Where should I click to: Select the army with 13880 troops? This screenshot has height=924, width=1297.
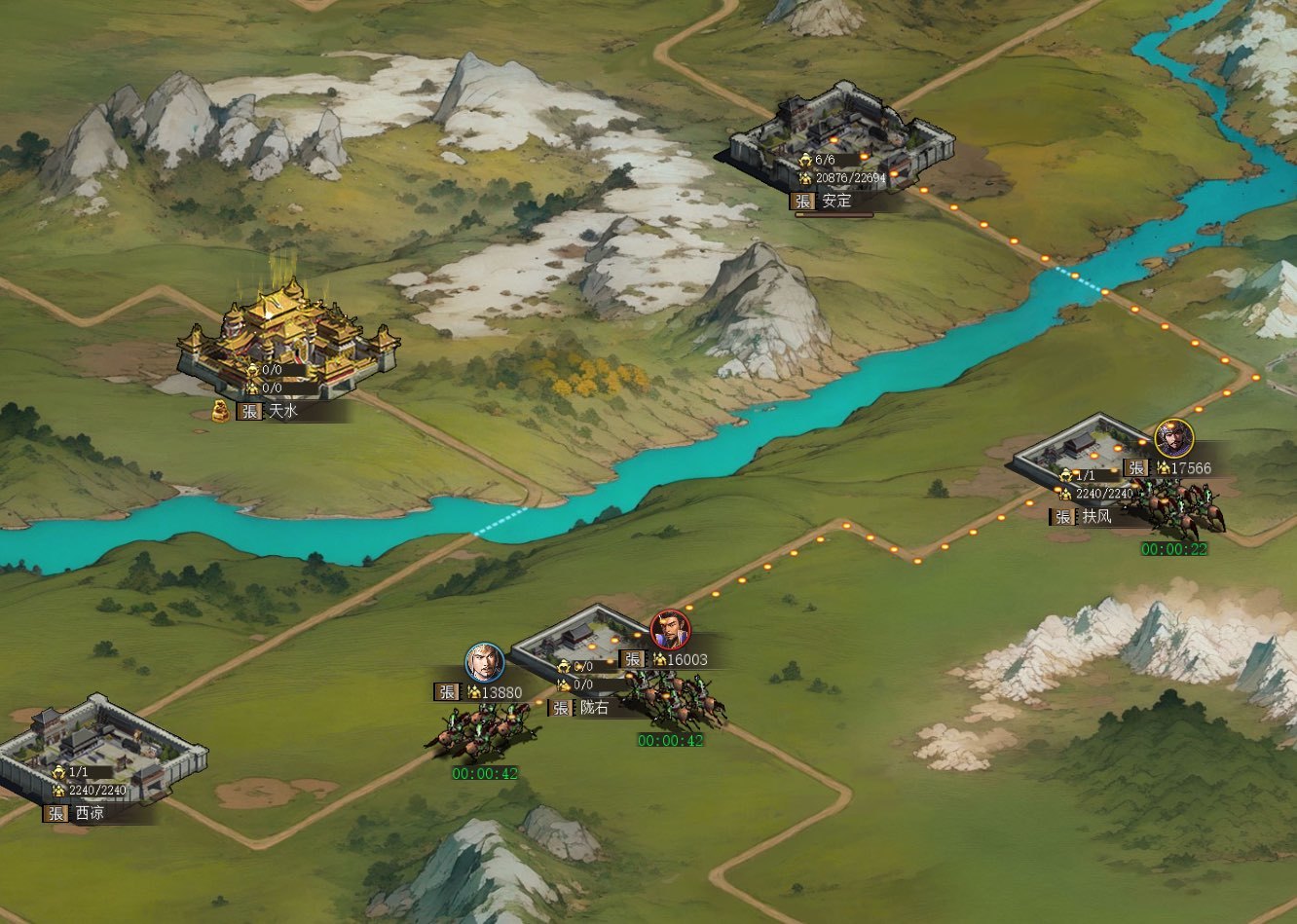(x=481, y=730)
